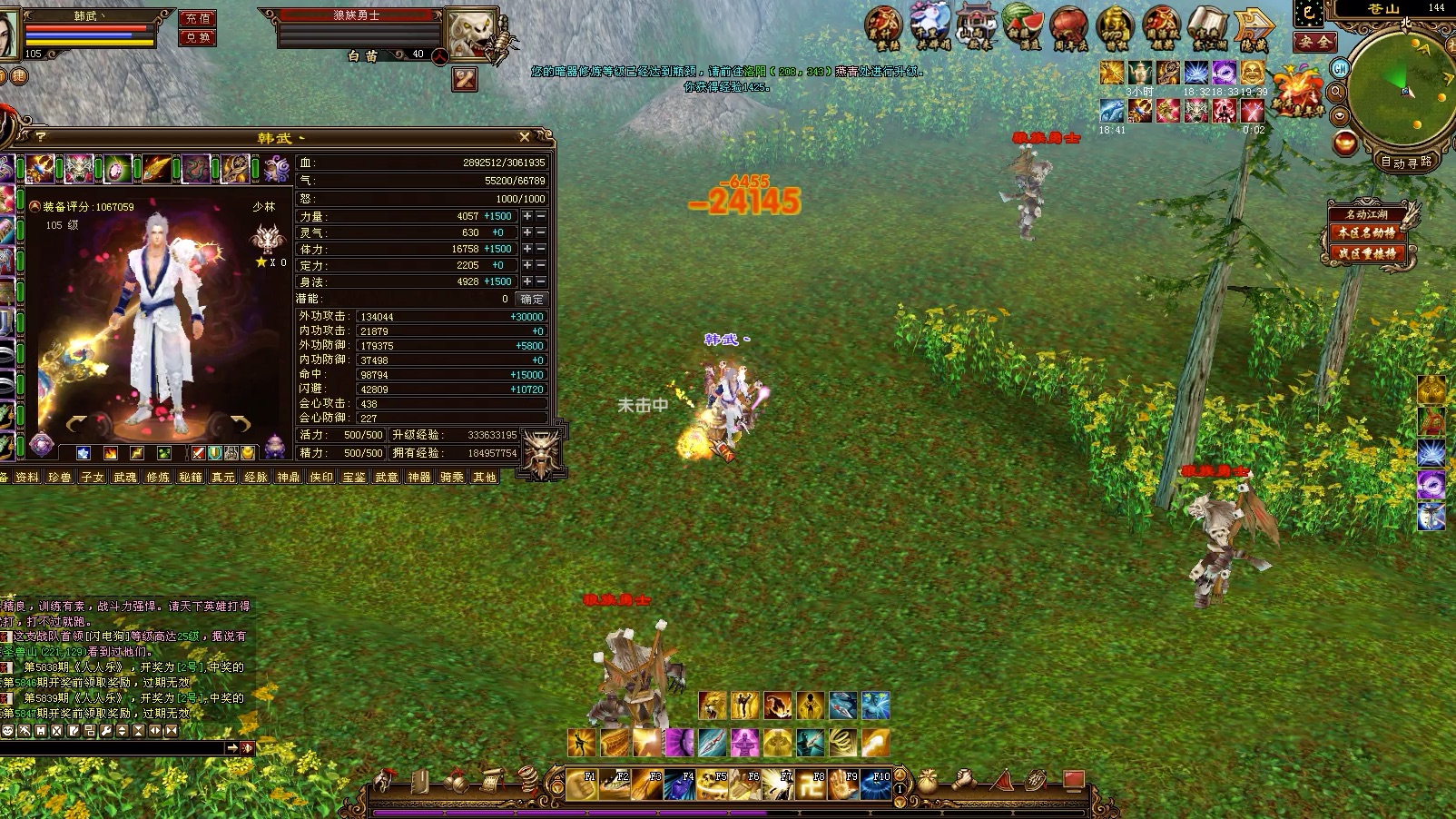
Task: Click the 充值 recharge button
Action: click(197, 19)
